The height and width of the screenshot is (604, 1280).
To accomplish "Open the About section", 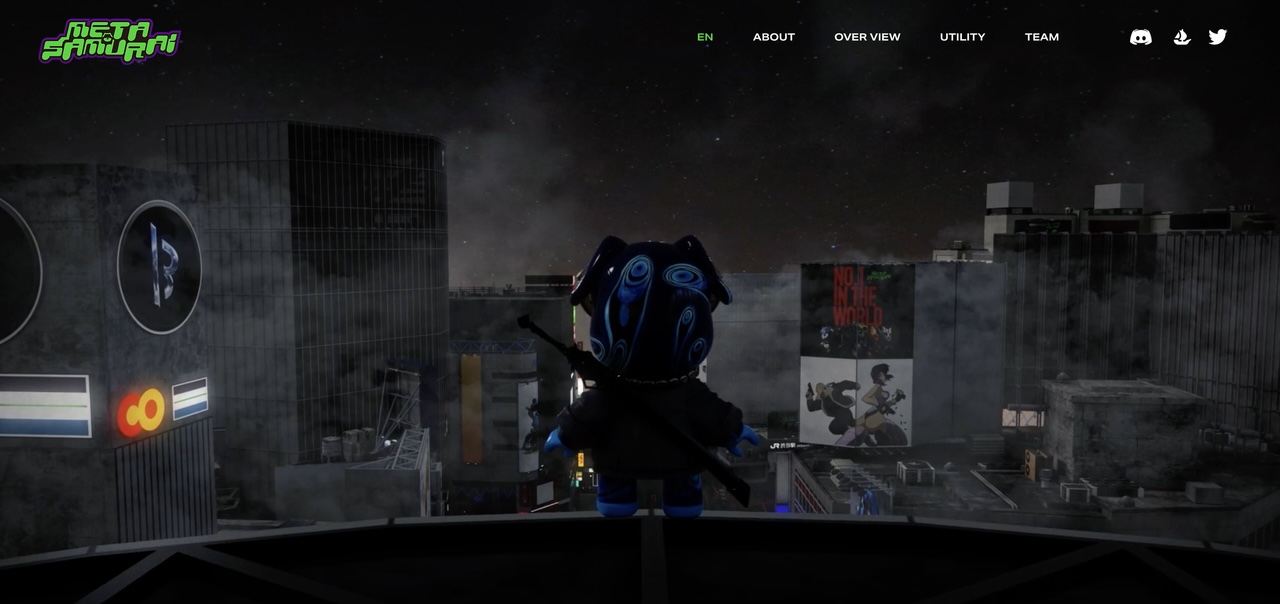I will click(x=774, y=37).
